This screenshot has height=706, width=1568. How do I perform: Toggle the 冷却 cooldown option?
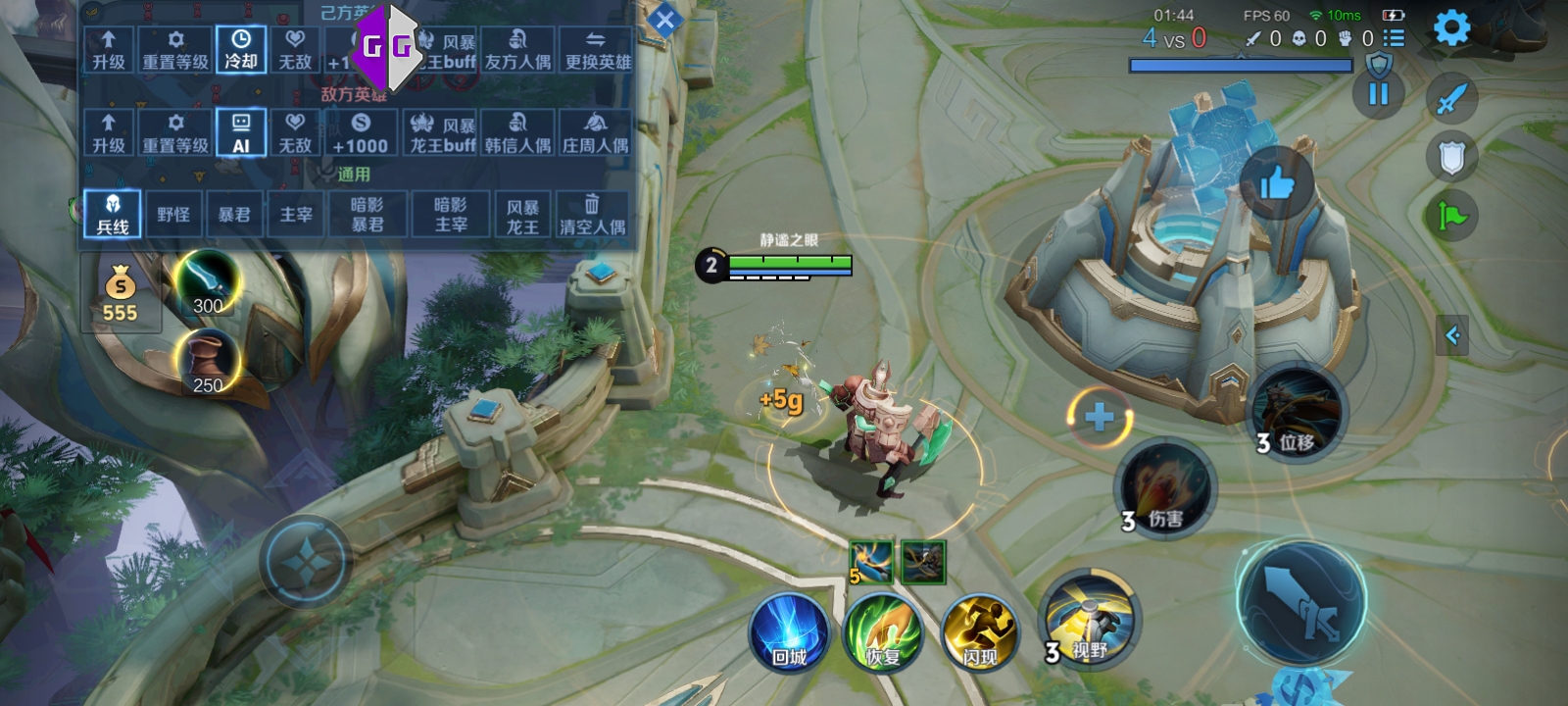(241, 49)
